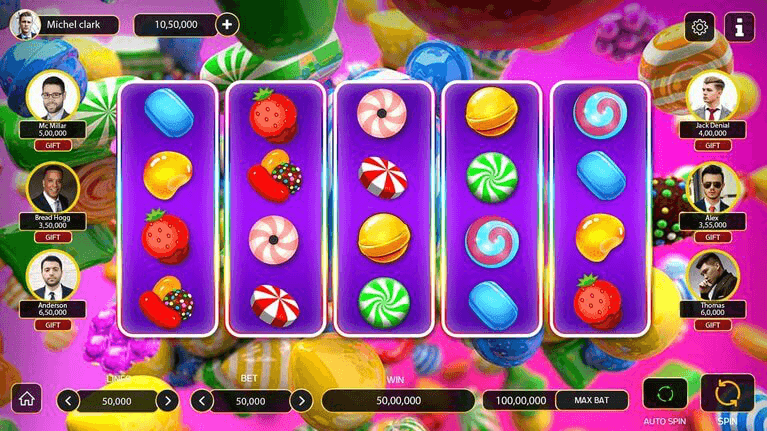Show the game info panel
The image size is (767, 431).
coord(739,26)
